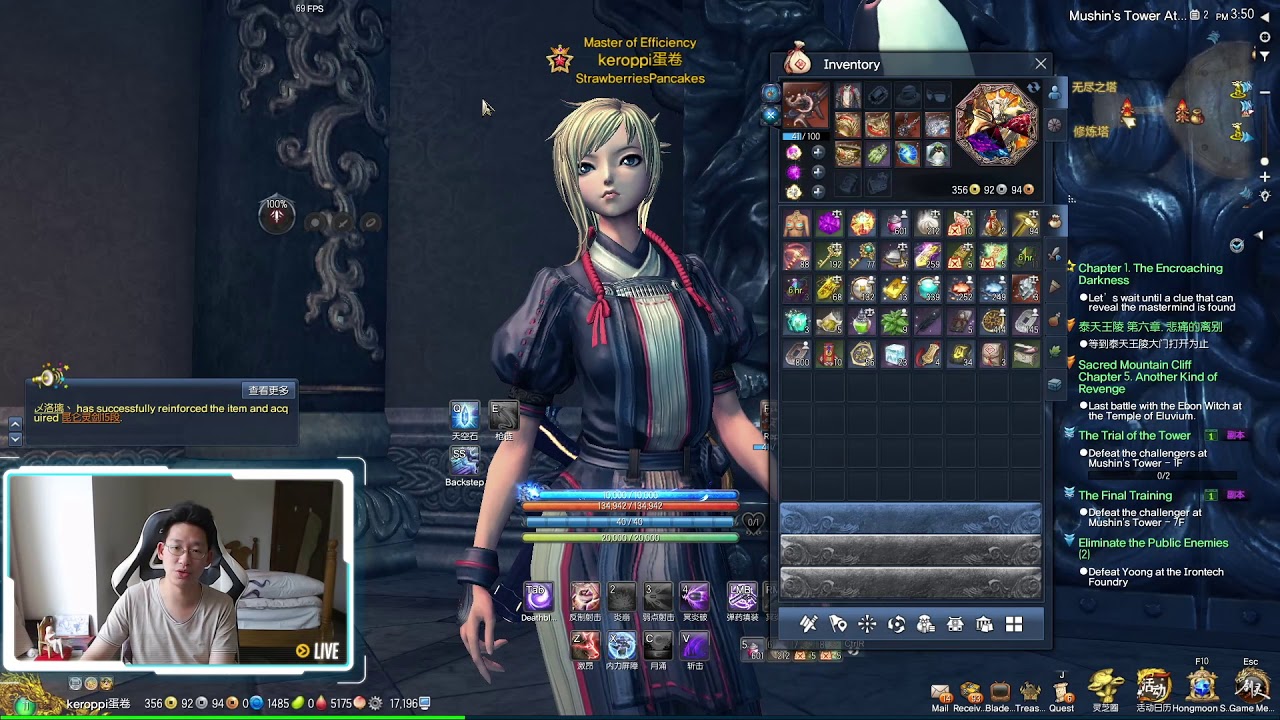Click the Treasure icon in bottom bar
Screen dimensions: 1280x720
pos(1028,692)
